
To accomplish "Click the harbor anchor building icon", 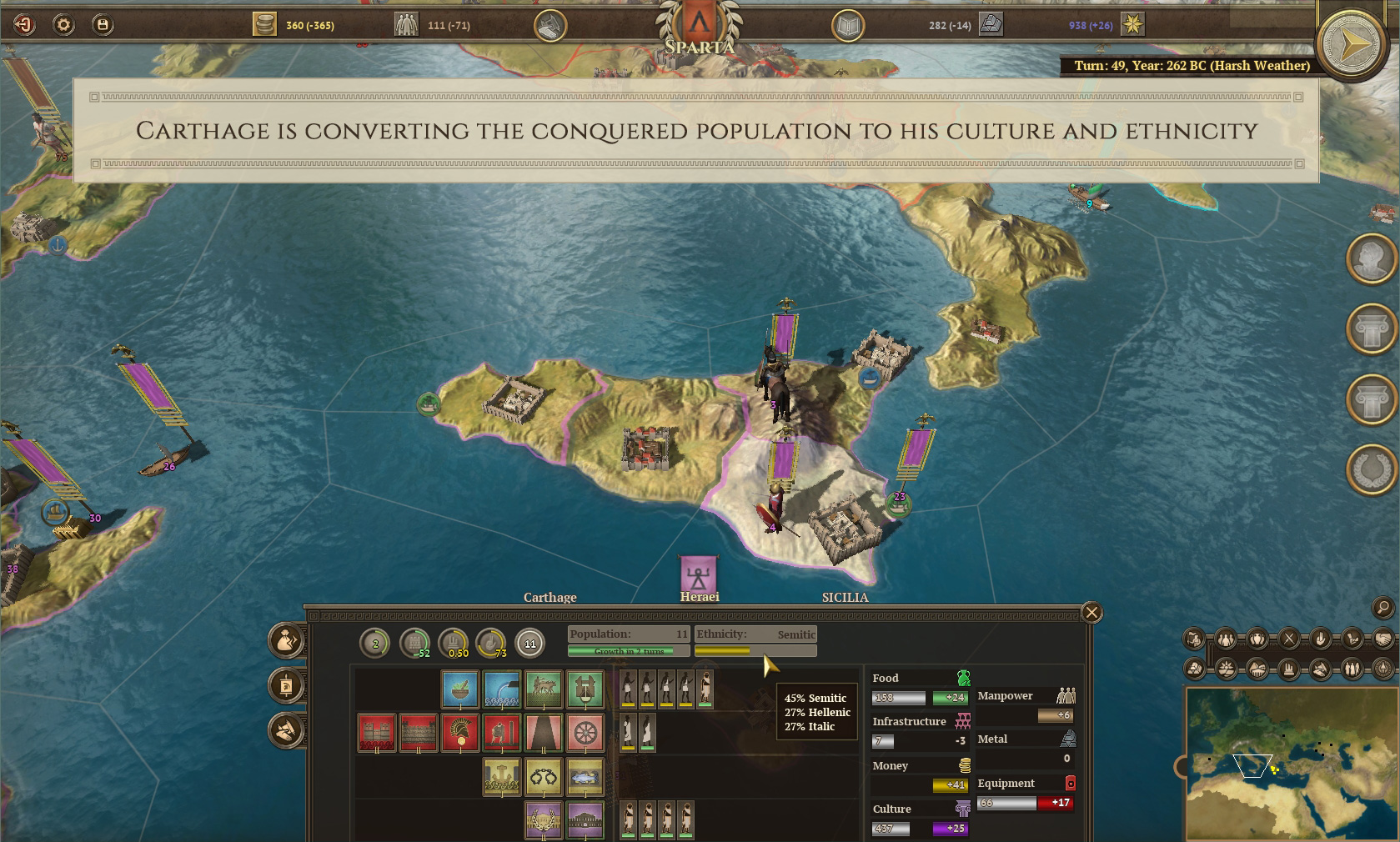I will pos(502,777).
